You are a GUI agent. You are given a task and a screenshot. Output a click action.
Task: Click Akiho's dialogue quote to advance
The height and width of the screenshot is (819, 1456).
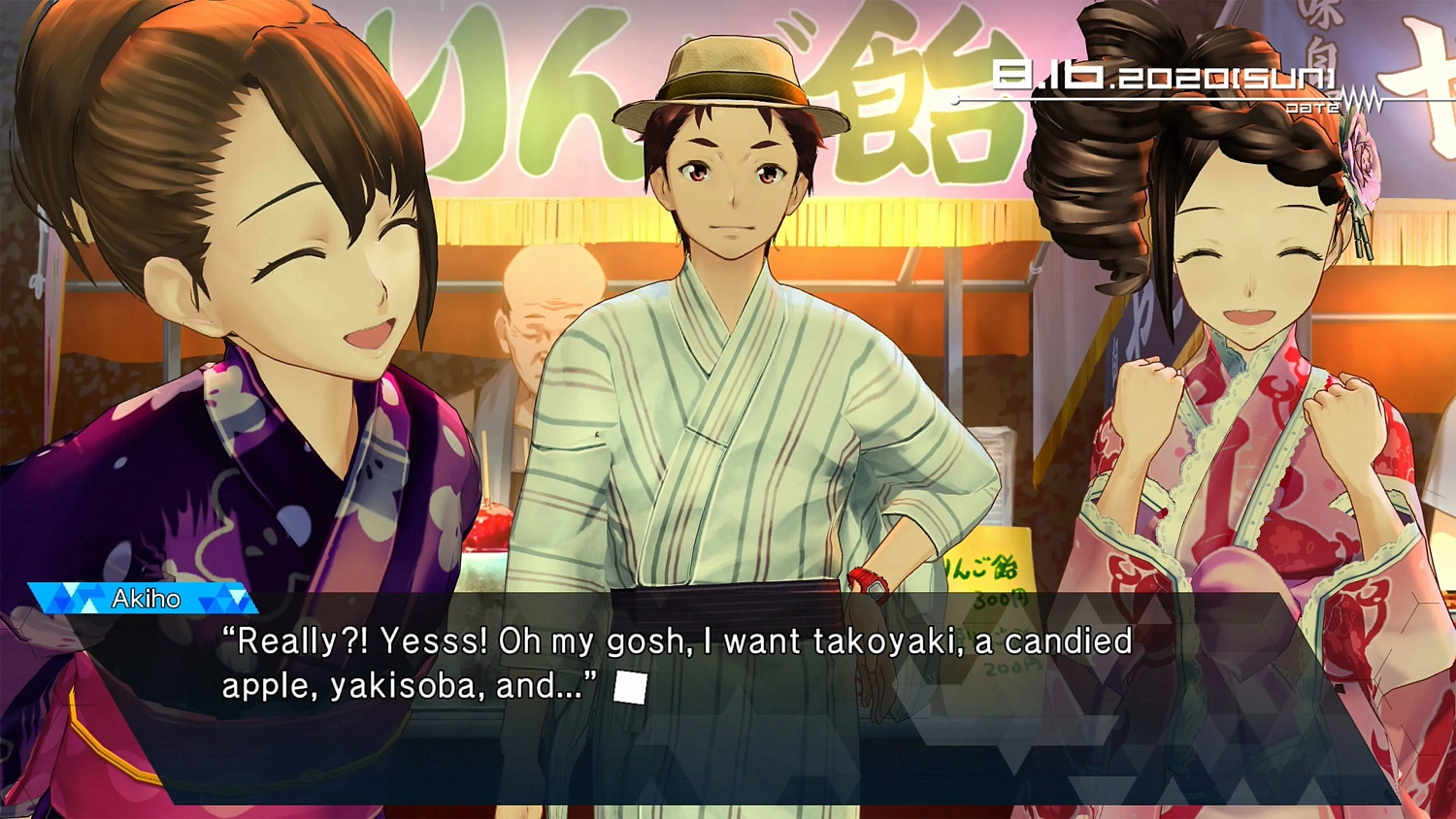click(x=678, y=641)
